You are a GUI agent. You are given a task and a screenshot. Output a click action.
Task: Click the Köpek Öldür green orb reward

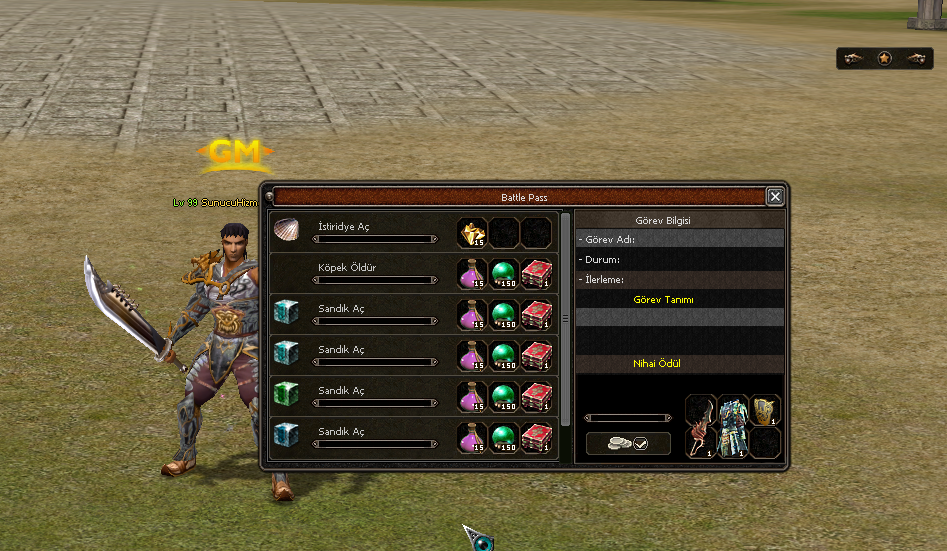pos(504,273)
